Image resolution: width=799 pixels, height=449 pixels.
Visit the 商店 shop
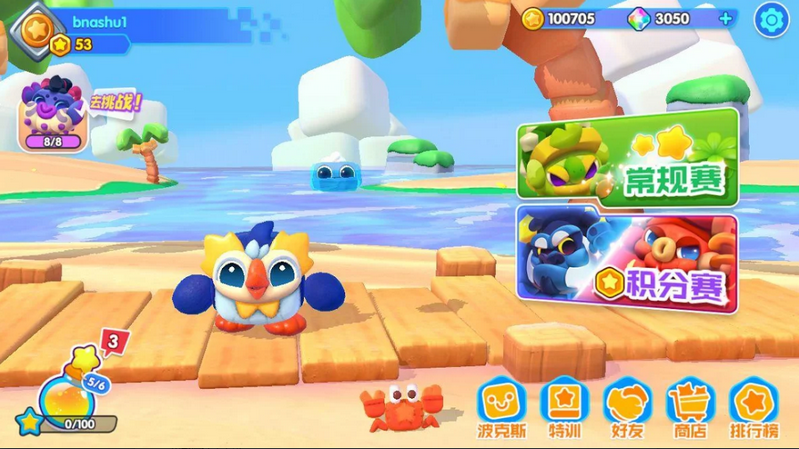click(688, 408)
